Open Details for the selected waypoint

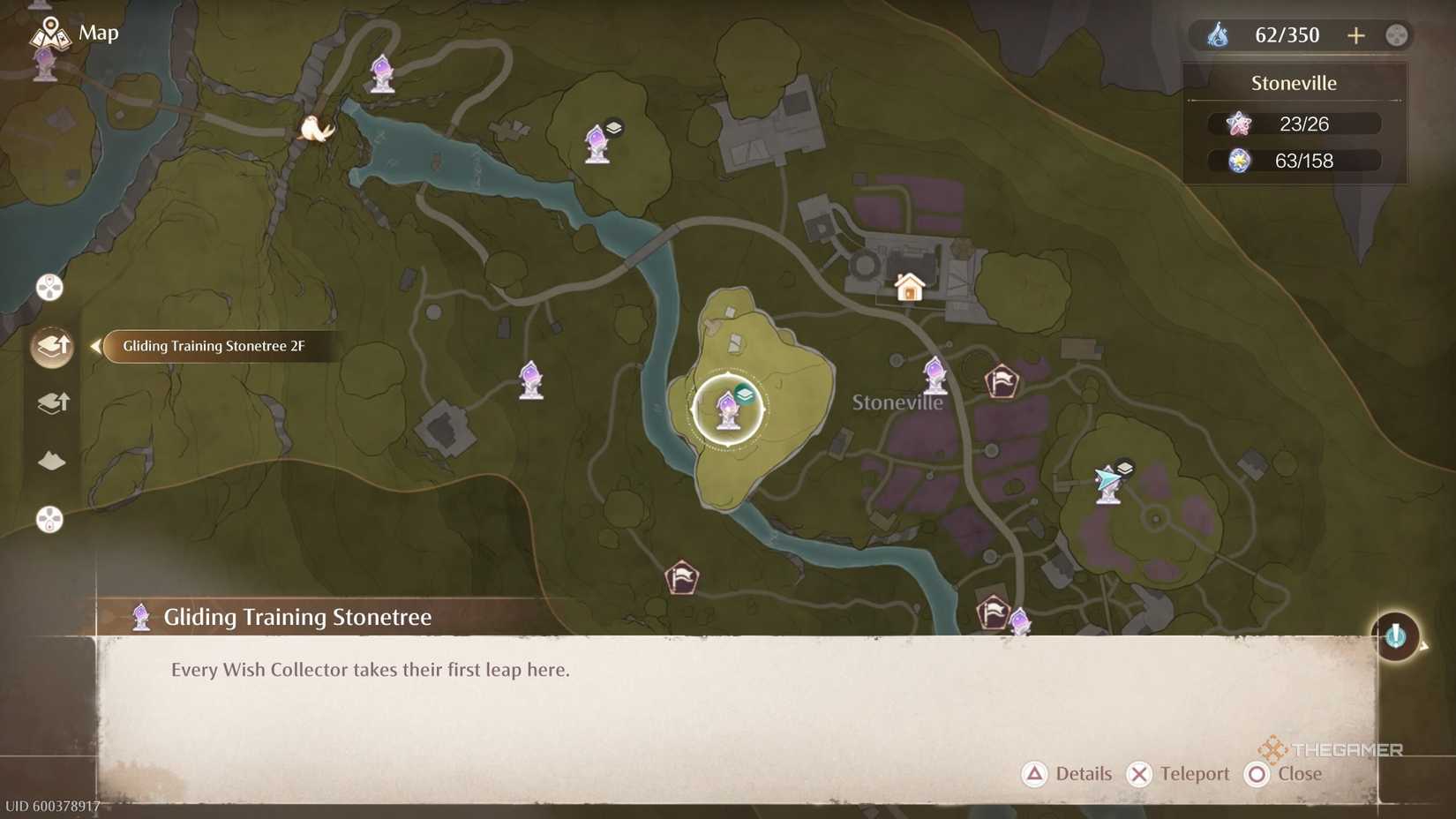(1068, 774)
